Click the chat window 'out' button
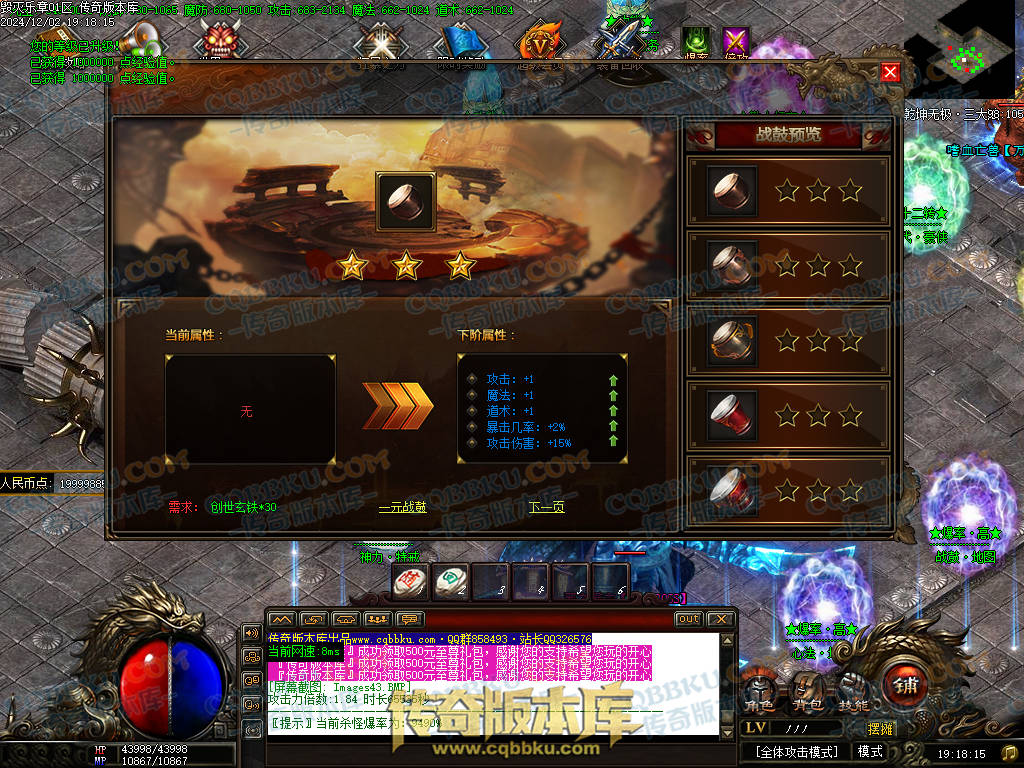1024x768 pixels. 688,620
